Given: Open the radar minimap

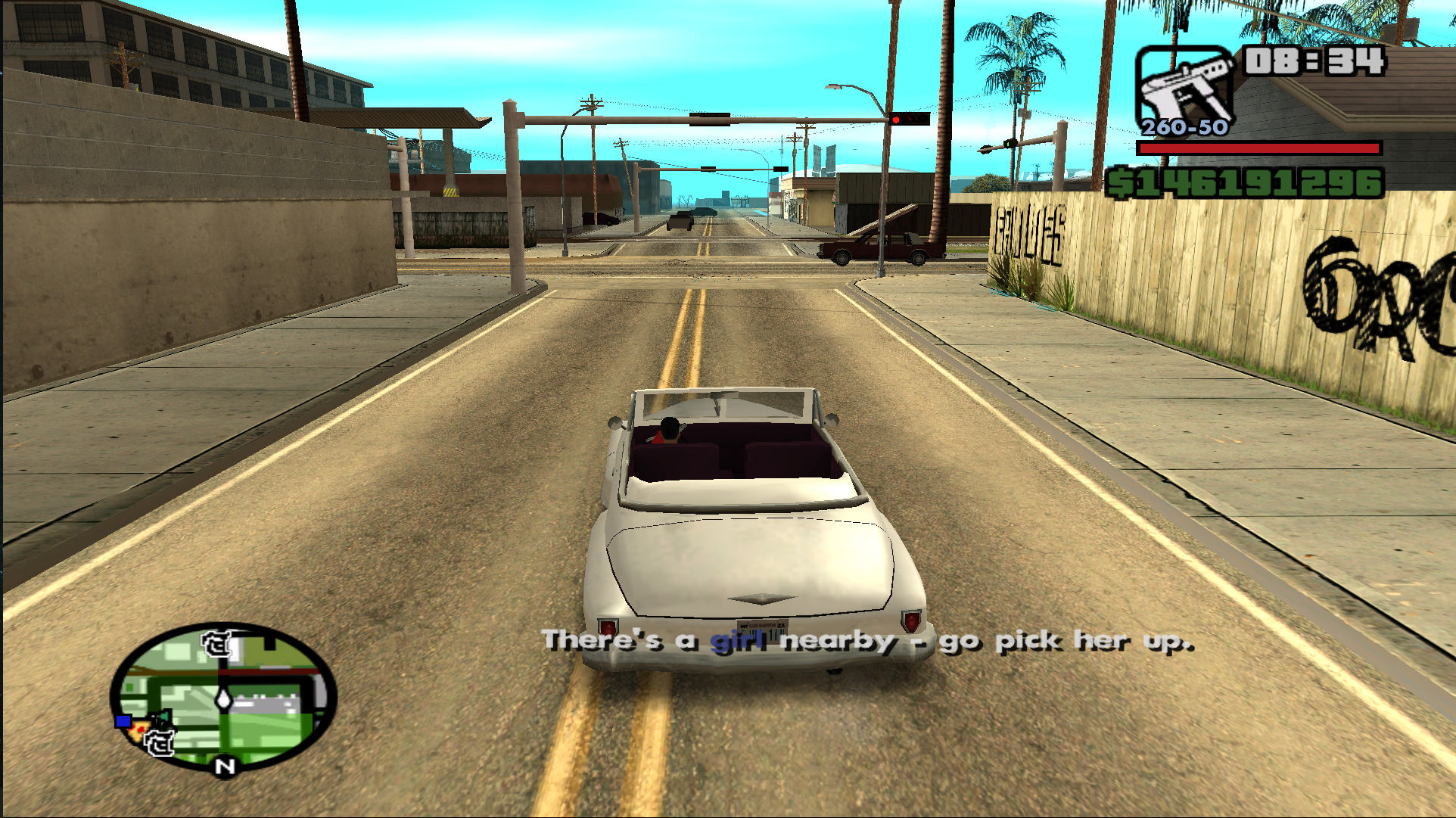Looking at the screenshot, I should click(223, 696).
